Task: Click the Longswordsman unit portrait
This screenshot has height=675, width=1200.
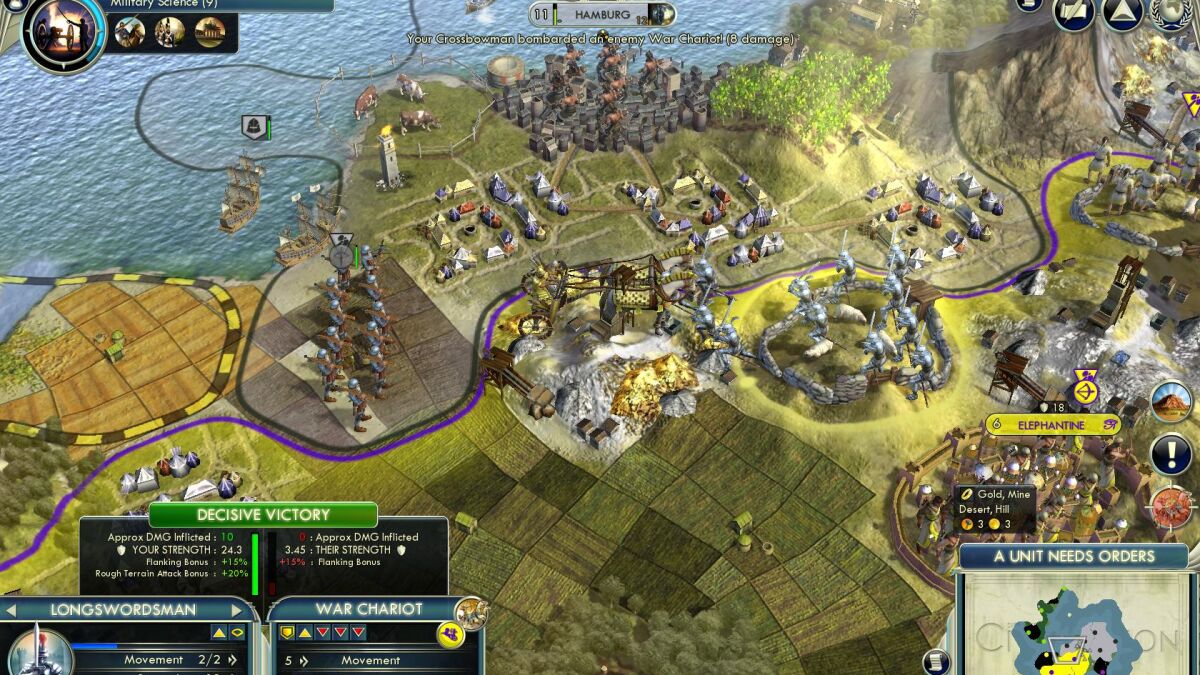Action: [x=38, y=652]
